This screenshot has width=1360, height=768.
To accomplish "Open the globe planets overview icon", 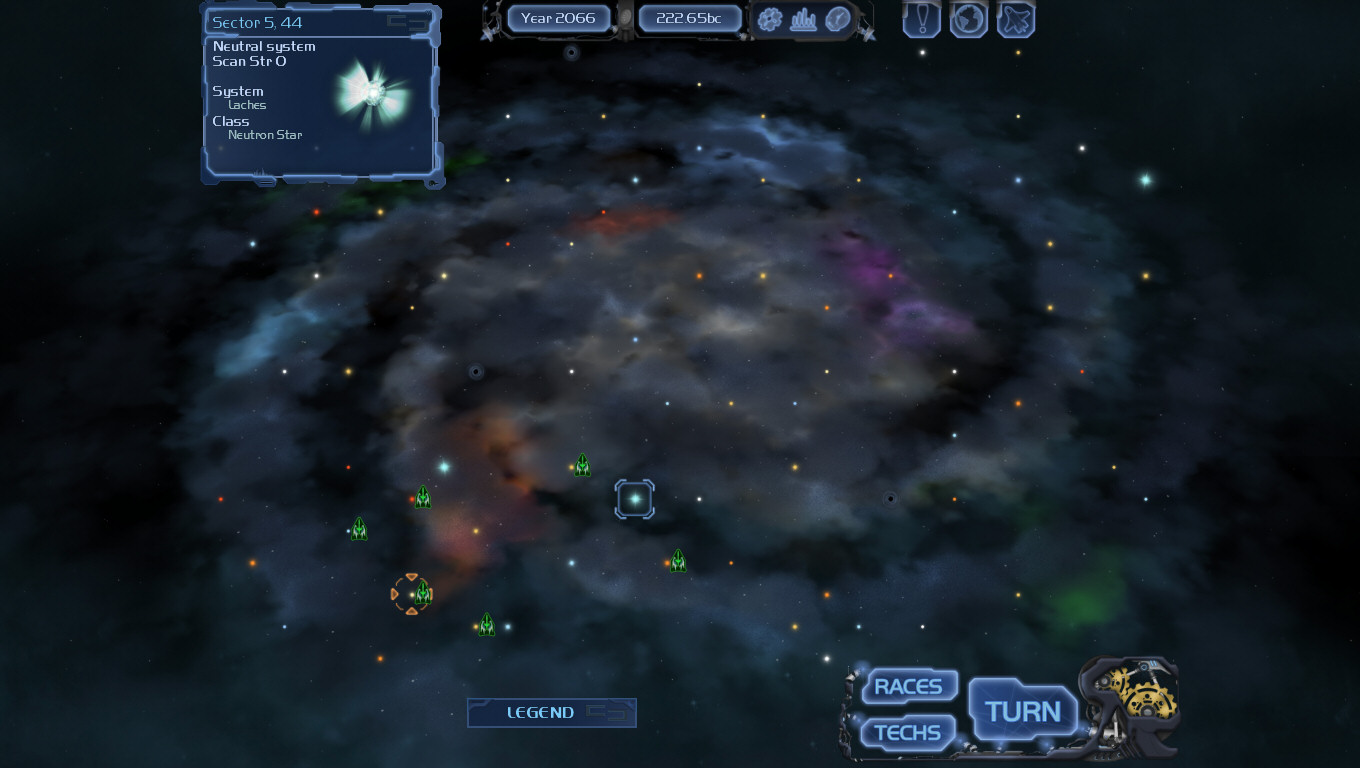I will [x=968, y=19].
